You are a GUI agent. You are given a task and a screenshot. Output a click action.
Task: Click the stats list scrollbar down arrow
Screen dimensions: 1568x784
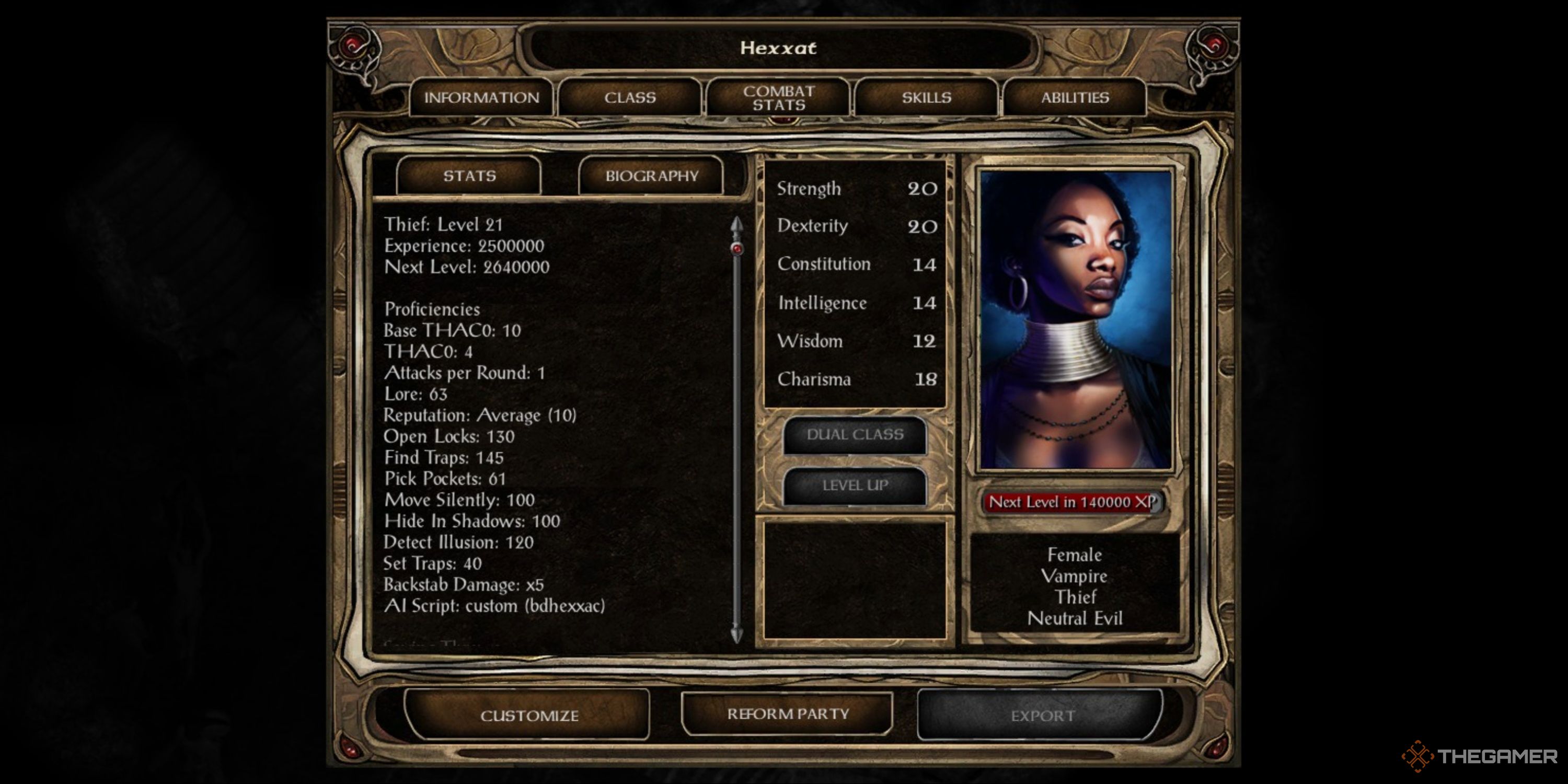[736, 635]
